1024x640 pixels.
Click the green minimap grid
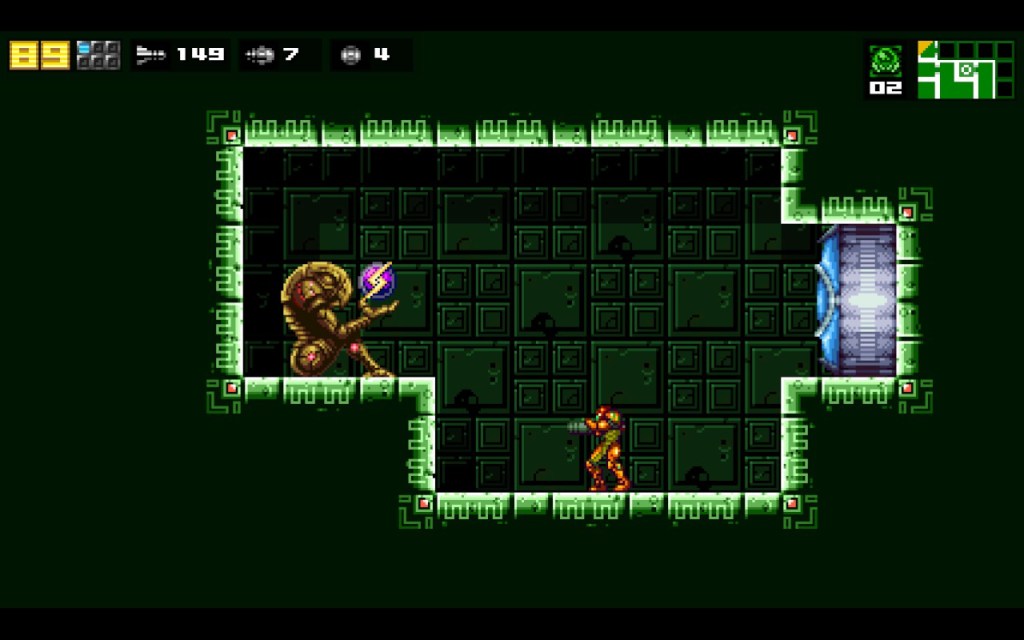(x=957, y=69)
